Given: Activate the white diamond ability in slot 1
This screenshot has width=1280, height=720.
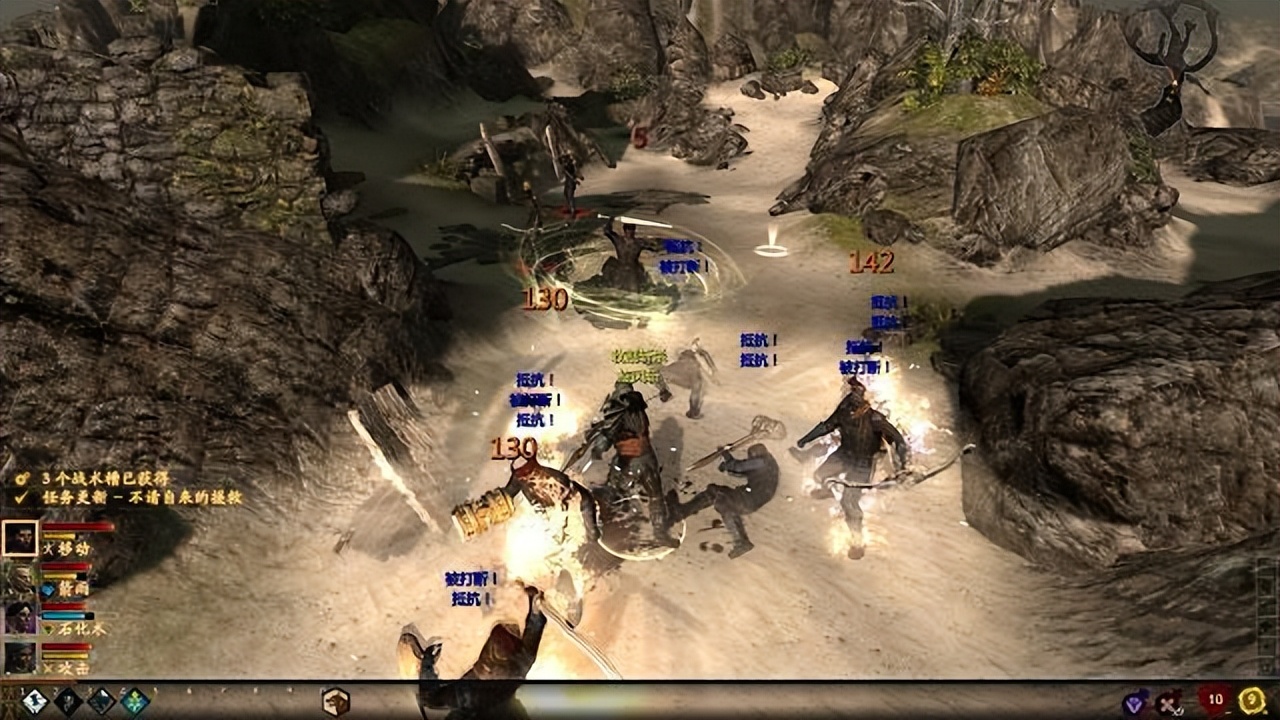Looking at the screenshot, I should click(35, 701).
